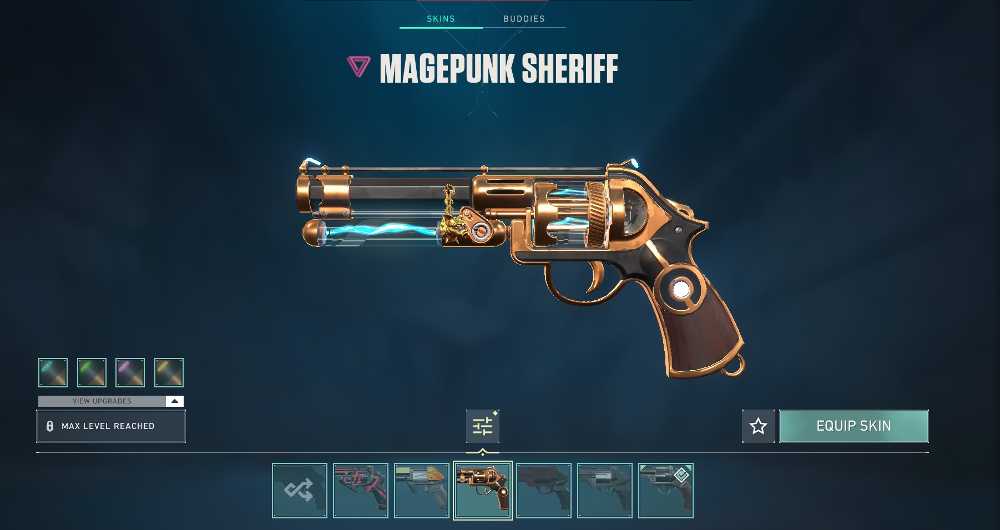Select the teal color variant swatch
This screenshot has height=530, width=1000.
[53, 373]
